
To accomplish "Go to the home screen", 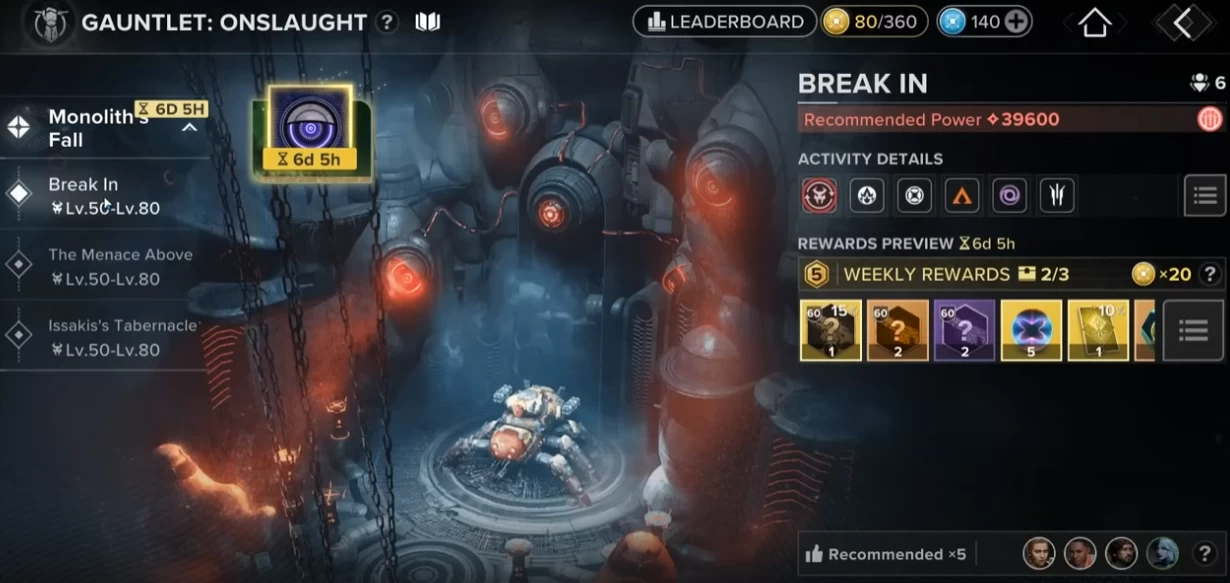I will [1095, 23].
